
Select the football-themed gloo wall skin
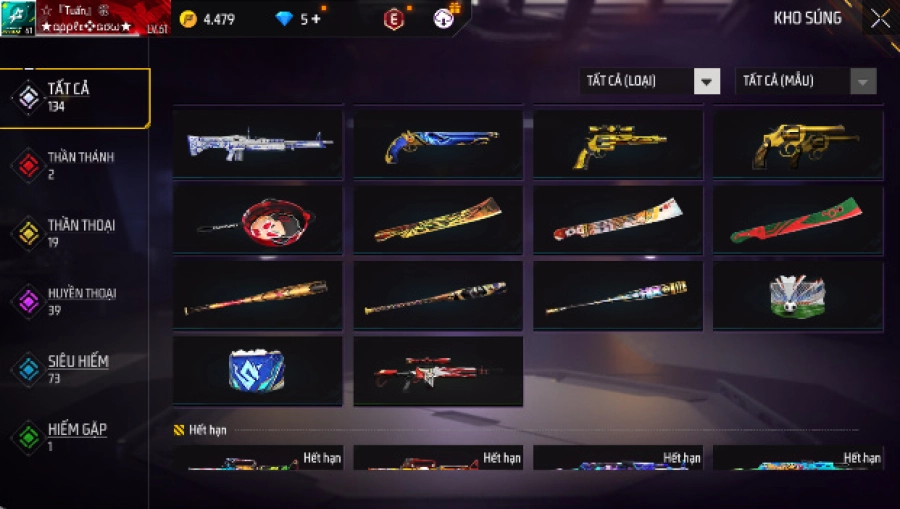[797, 296]
